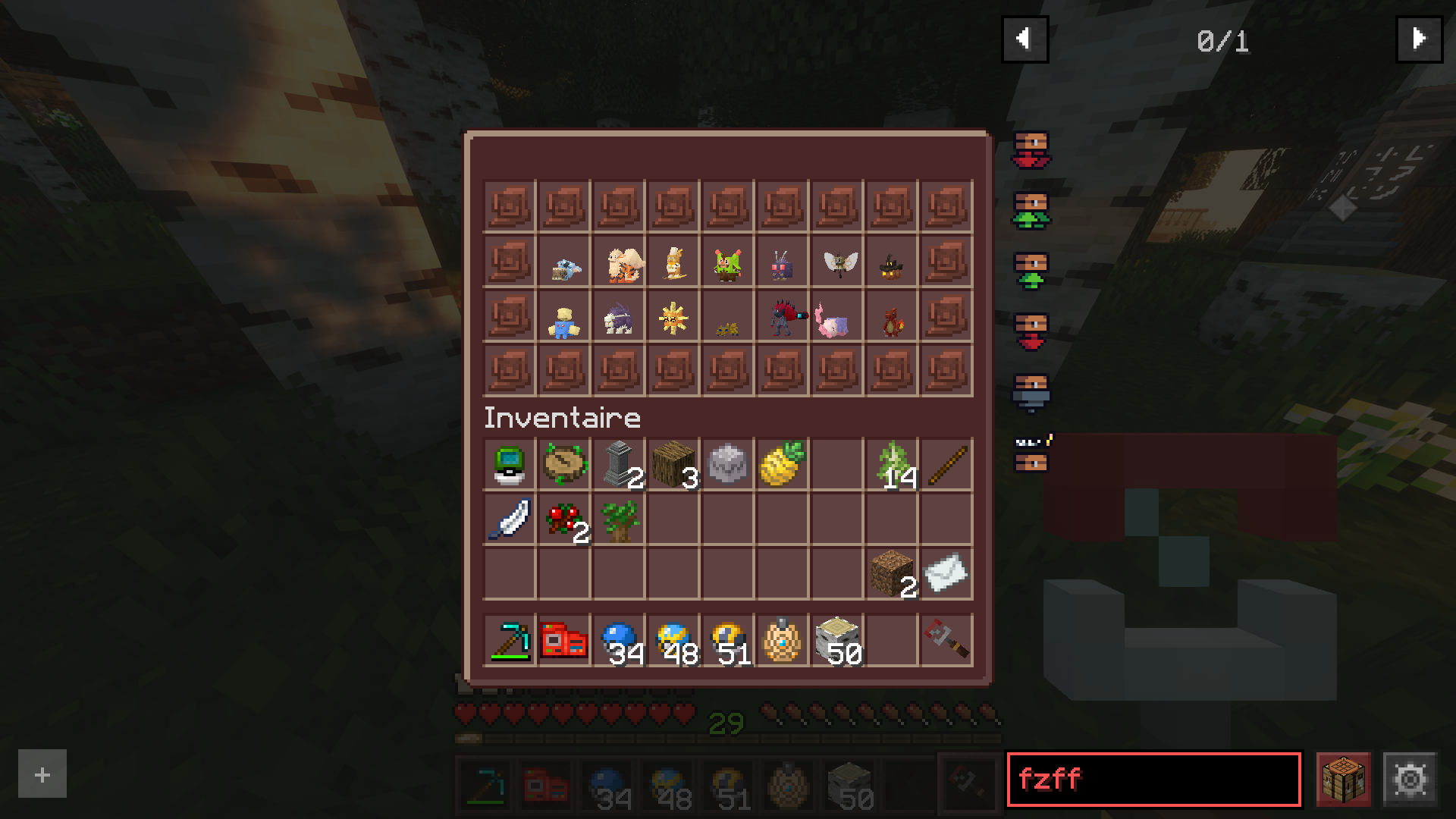
Task: Advance to the next box with the right arrow
Action: click(1419, 39)
